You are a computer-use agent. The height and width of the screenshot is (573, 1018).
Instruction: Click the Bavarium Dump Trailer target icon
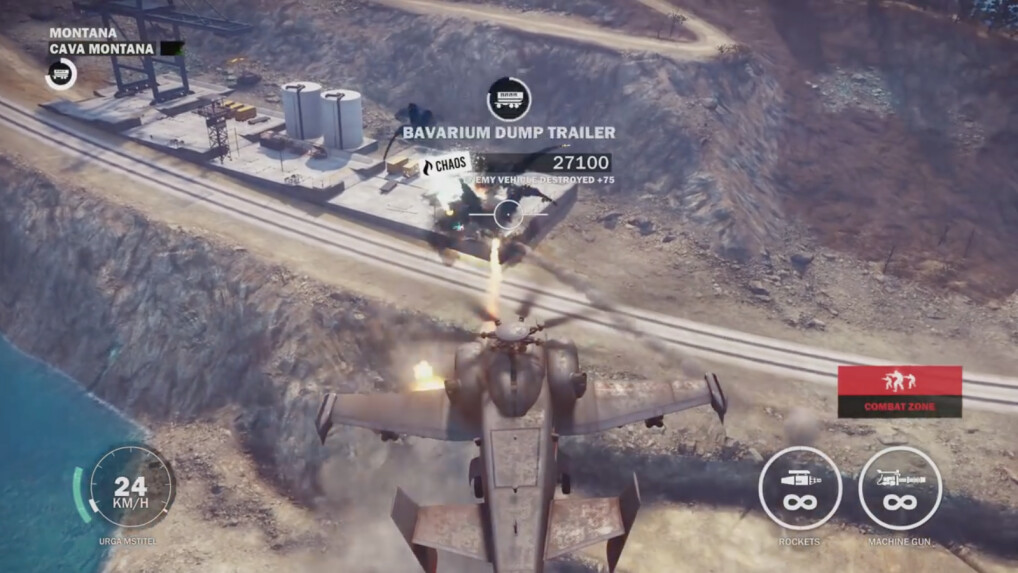pyautogui.click(x=508, y=99)
